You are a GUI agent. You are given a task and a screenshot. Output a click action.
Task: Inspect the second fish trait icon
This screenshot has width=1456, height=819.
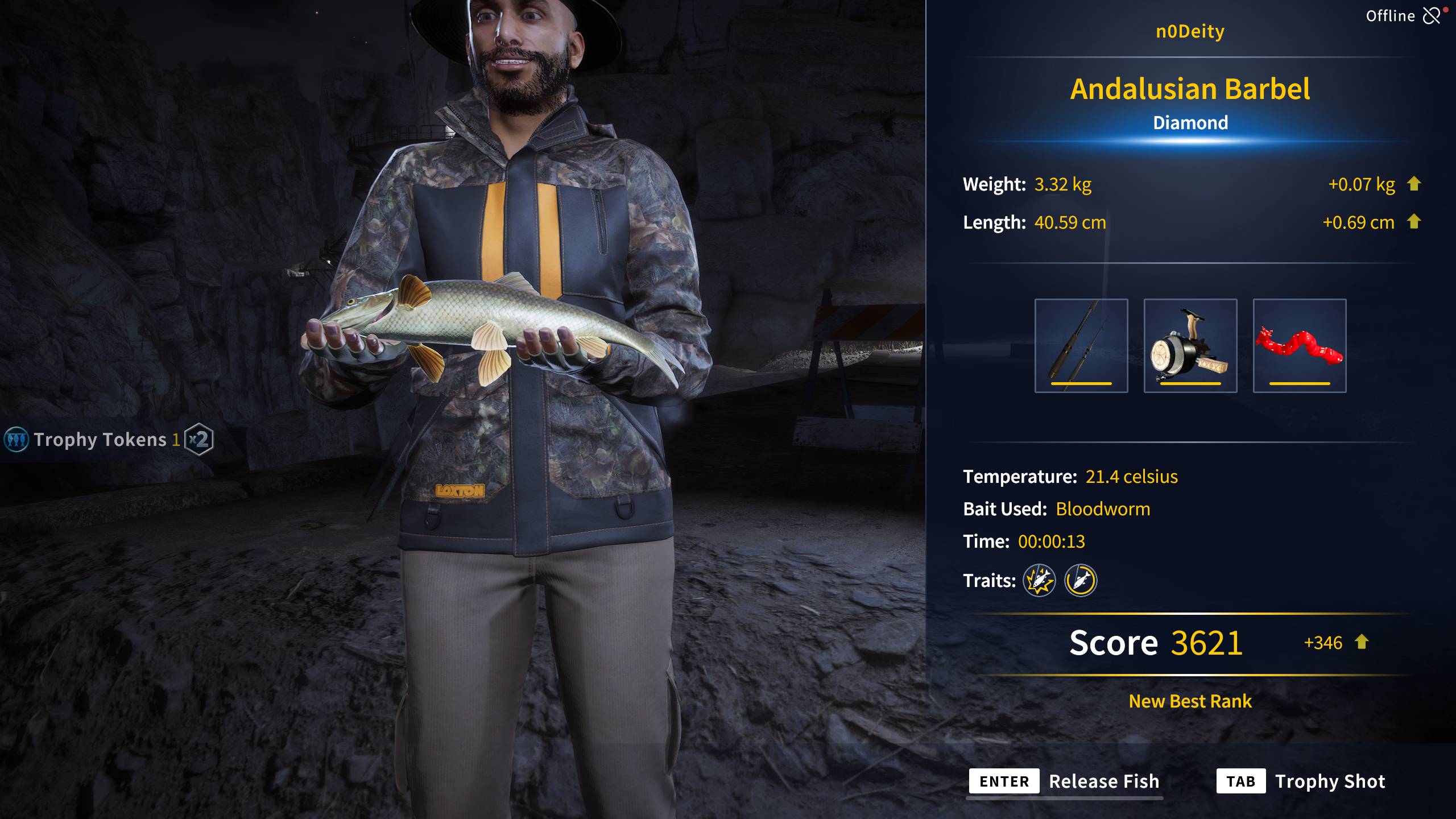pos(1080,580)
